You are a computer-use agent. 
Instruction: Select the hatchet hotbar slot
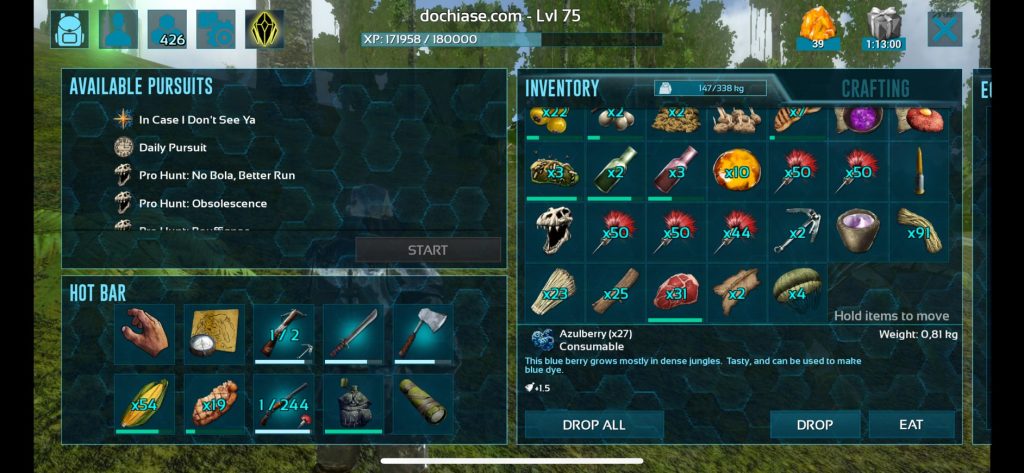[423, 334]
